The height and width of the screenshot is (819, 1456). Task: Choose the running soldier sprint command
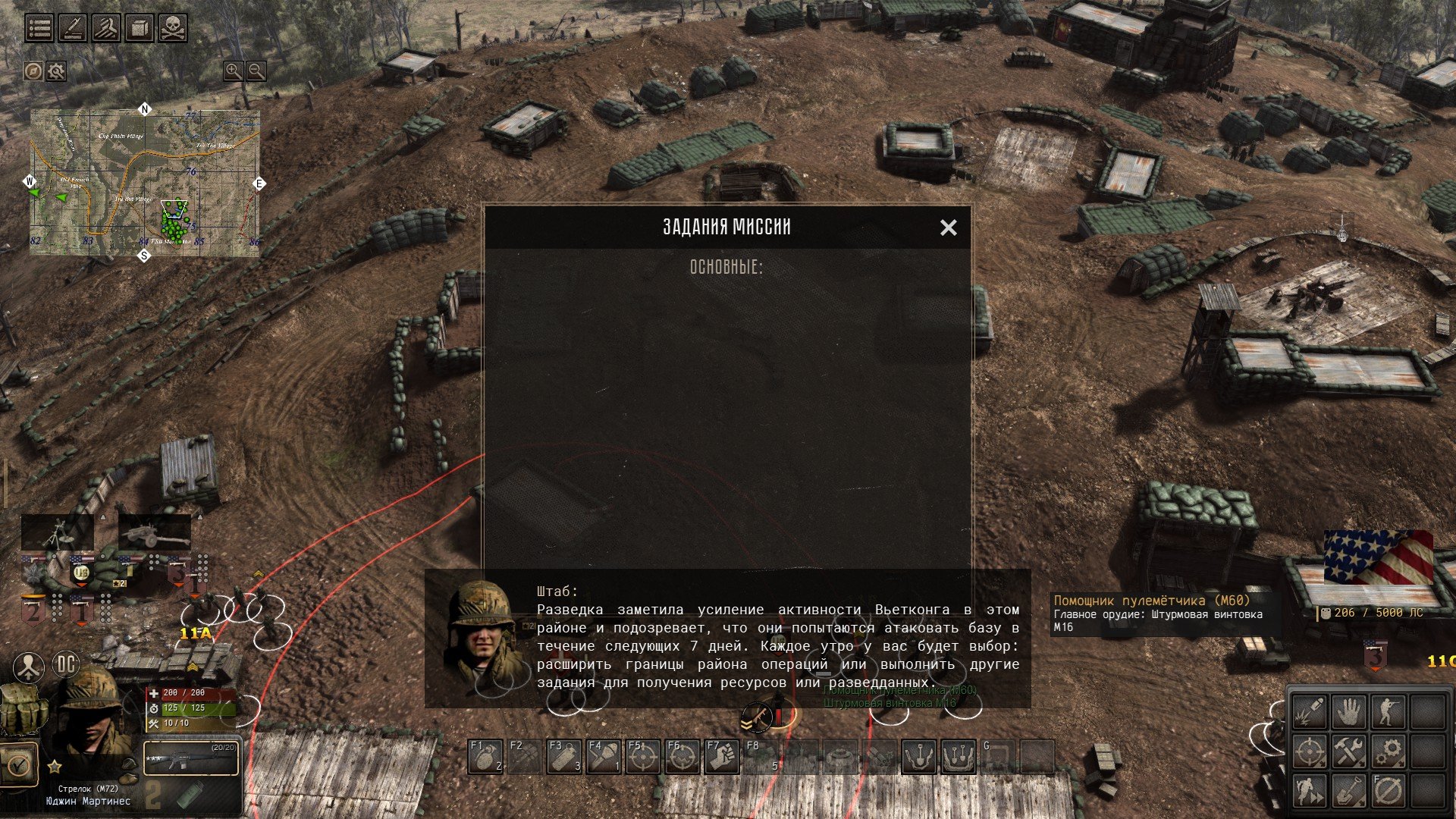click(1310, 791)
